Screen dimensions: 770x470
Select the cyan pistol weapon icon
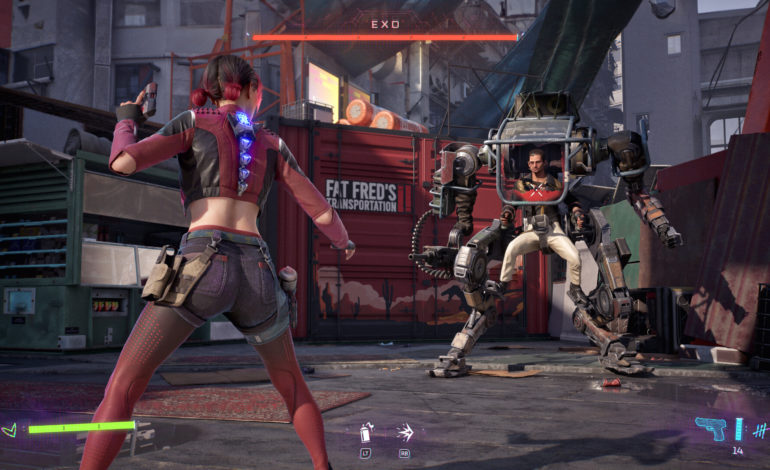coord(710,428)
